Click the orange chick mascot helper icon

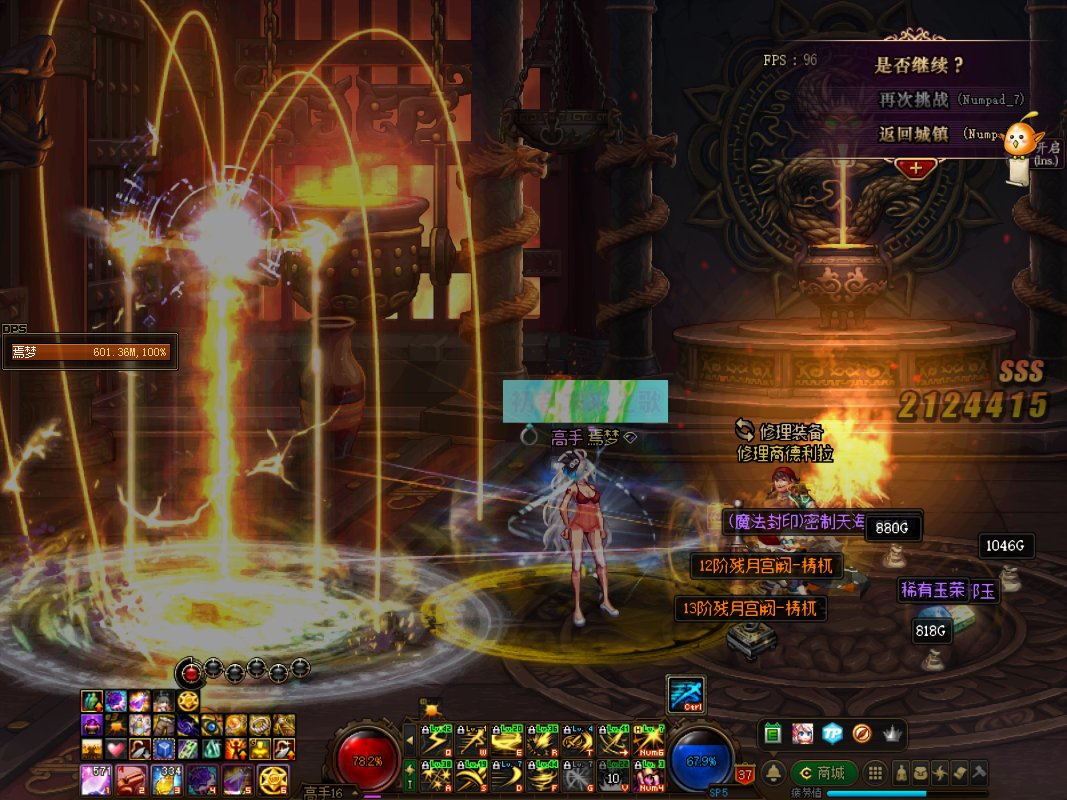[x=1019, y=140]
